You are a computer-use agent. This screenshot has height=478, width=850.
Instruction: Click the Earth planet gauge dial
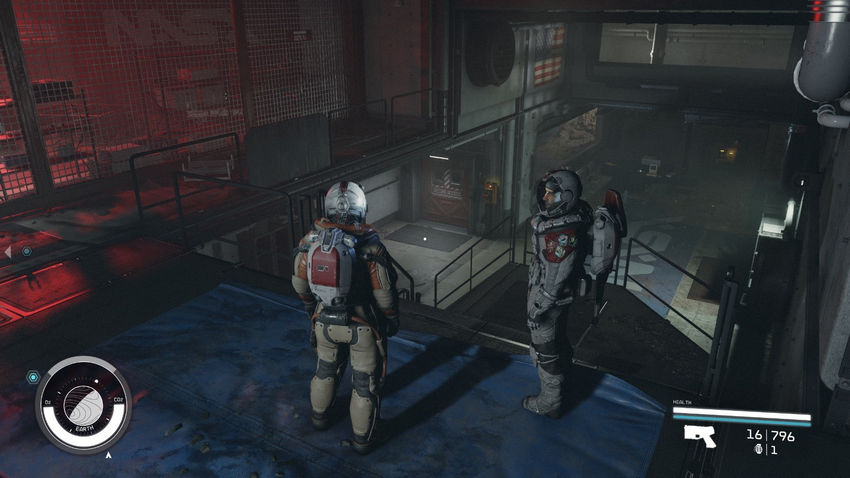click(x=83, y=404)
